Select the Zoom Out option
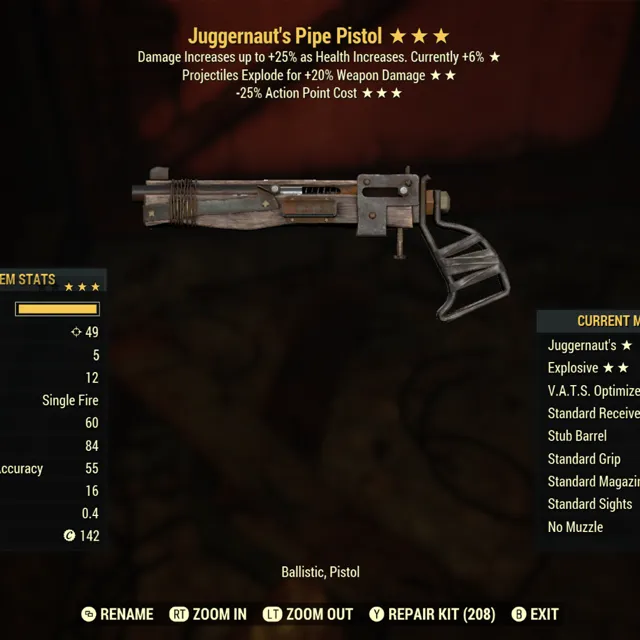The image size is (640, 640). click(308, 614)
